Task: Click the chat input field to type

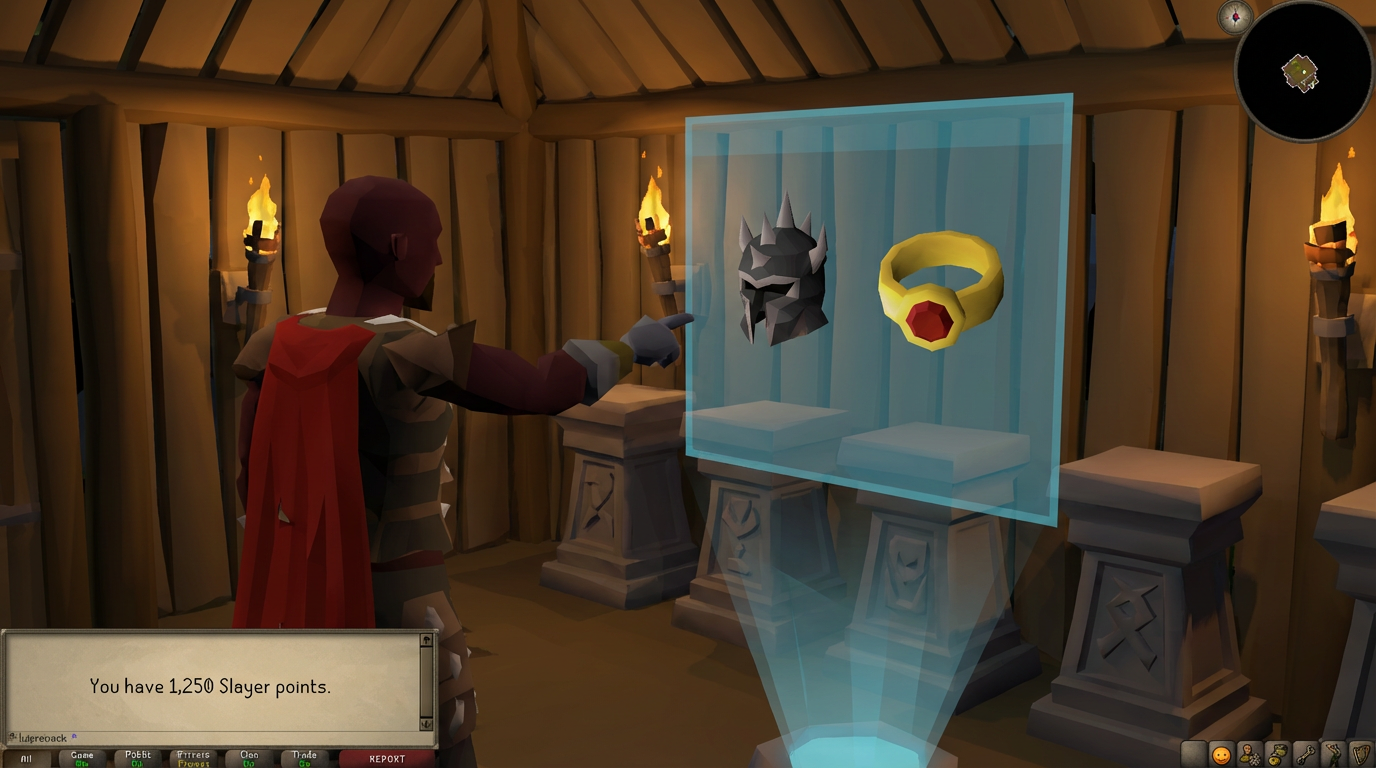Action: (200, 736)
